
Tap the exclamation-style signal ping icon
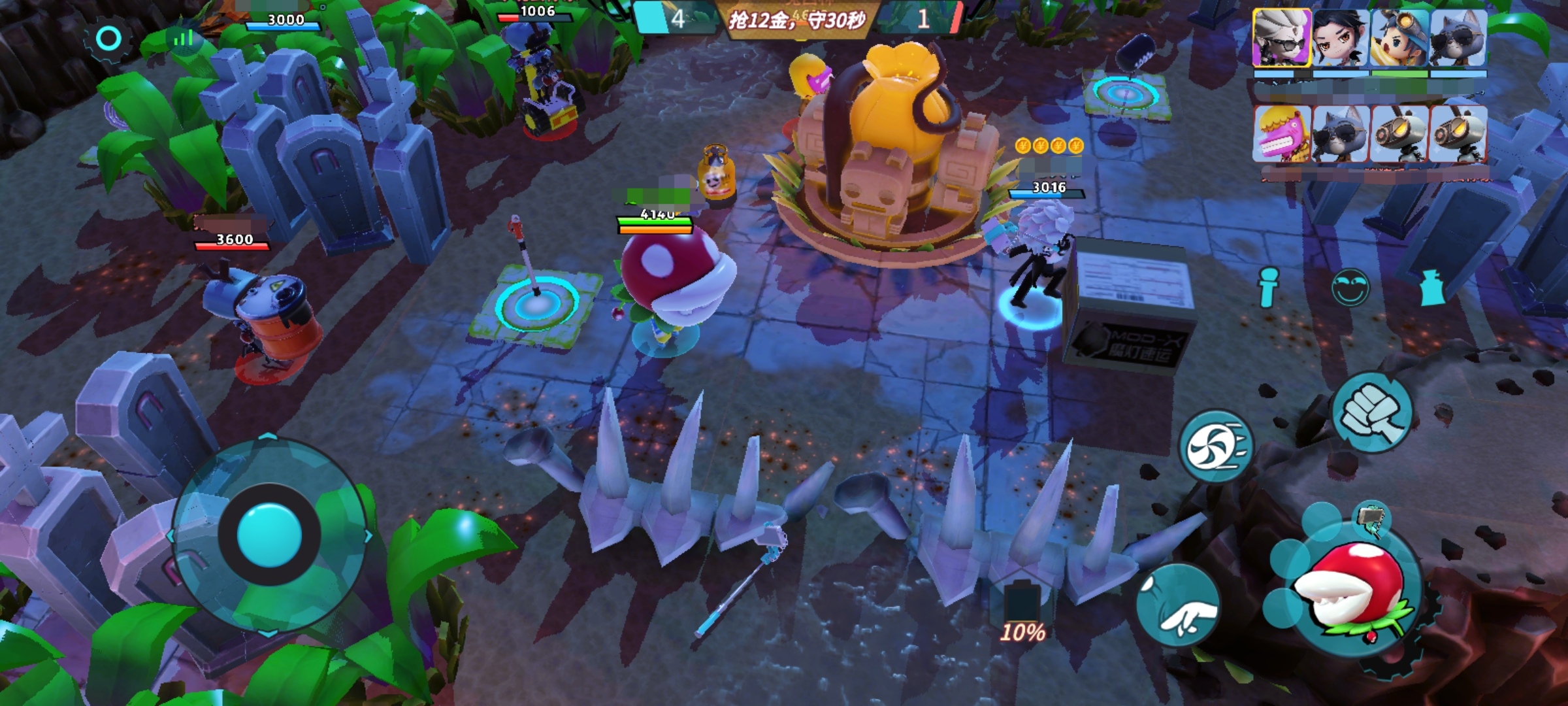point(1267,286)
